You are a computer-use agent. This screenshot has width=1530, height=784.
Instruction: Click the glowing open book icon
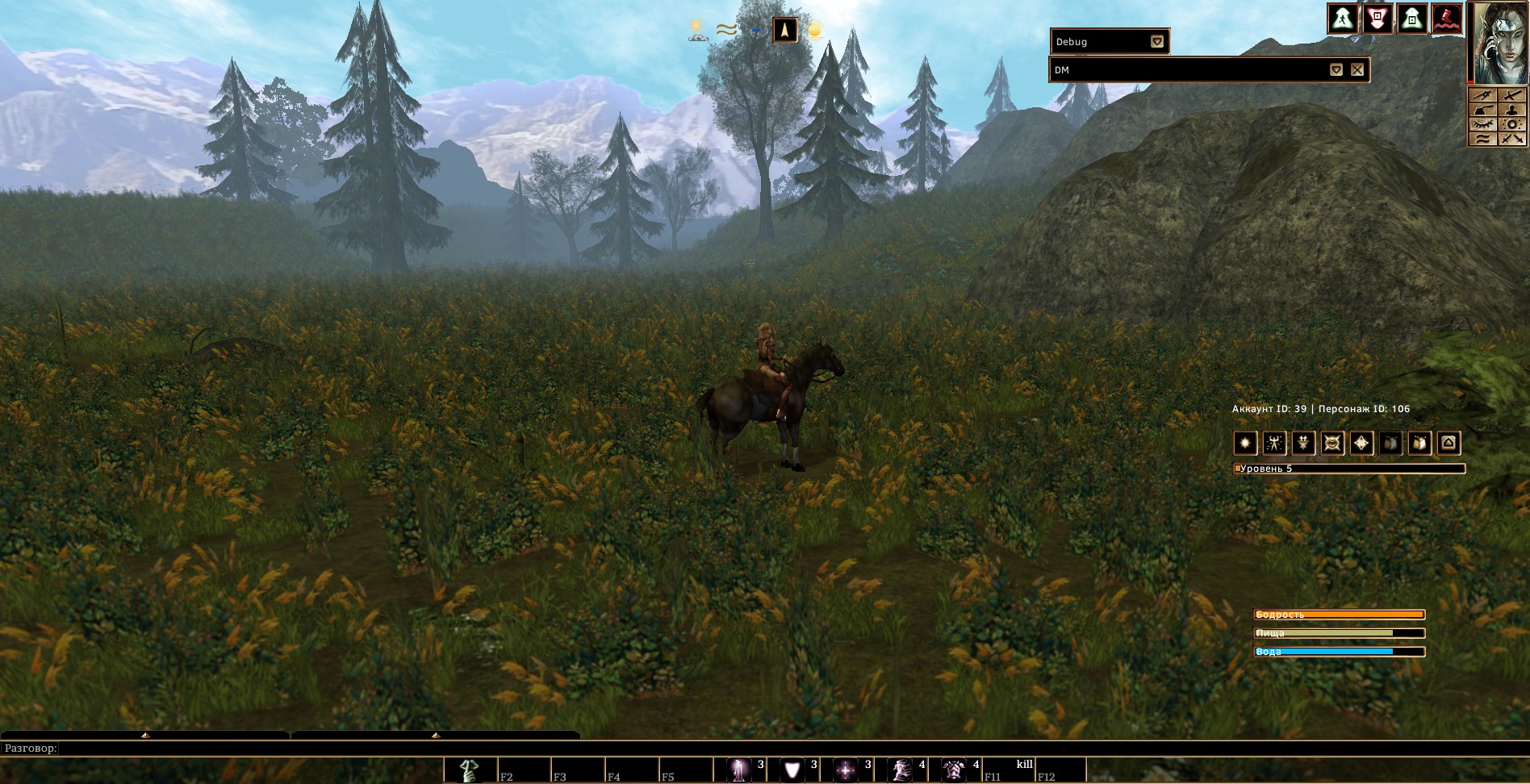[x=1419, y=443]
